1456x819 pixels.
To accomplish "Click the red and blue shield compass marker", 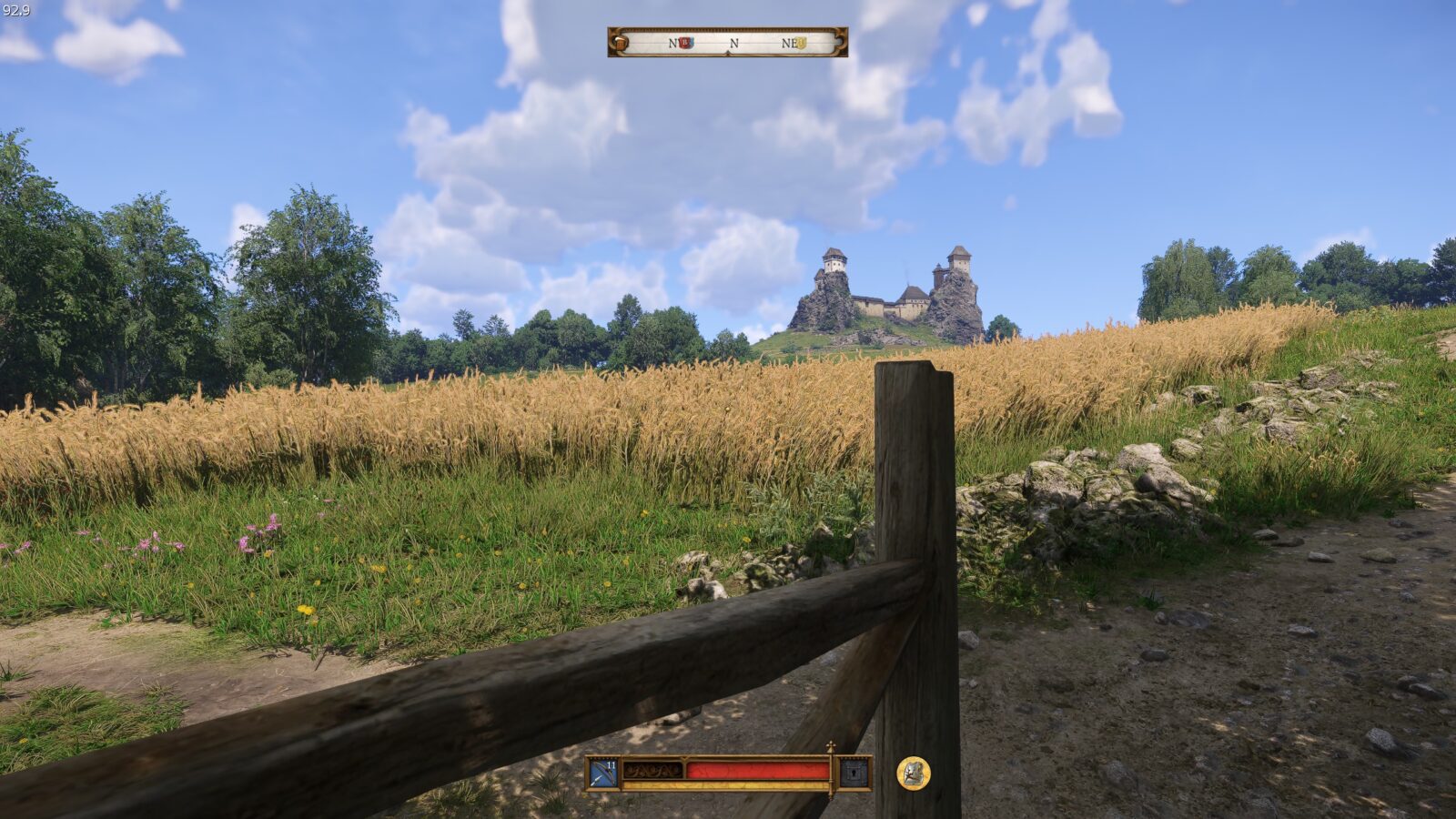I will [686, 43].
